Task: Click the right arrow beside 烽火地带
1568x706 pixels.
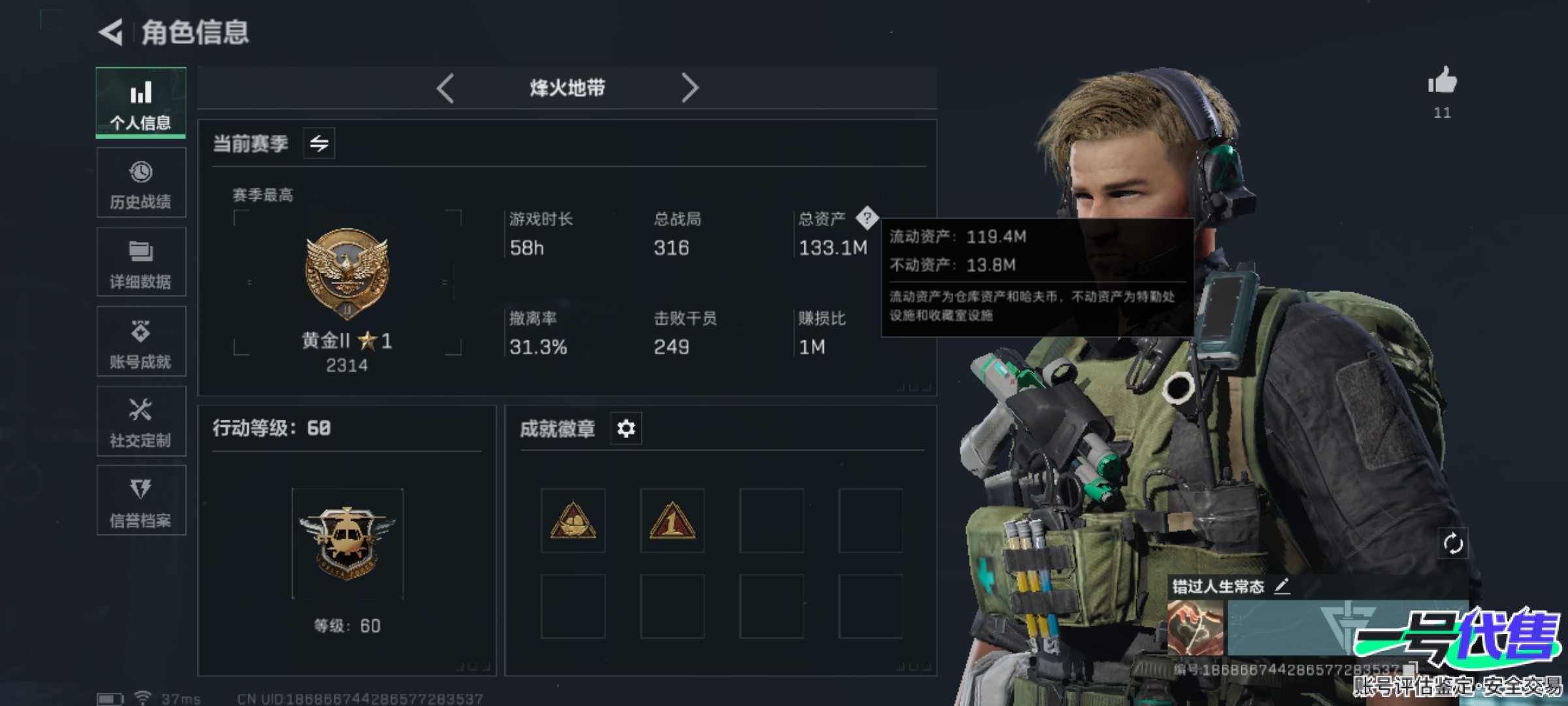Action: coord(689,88)
